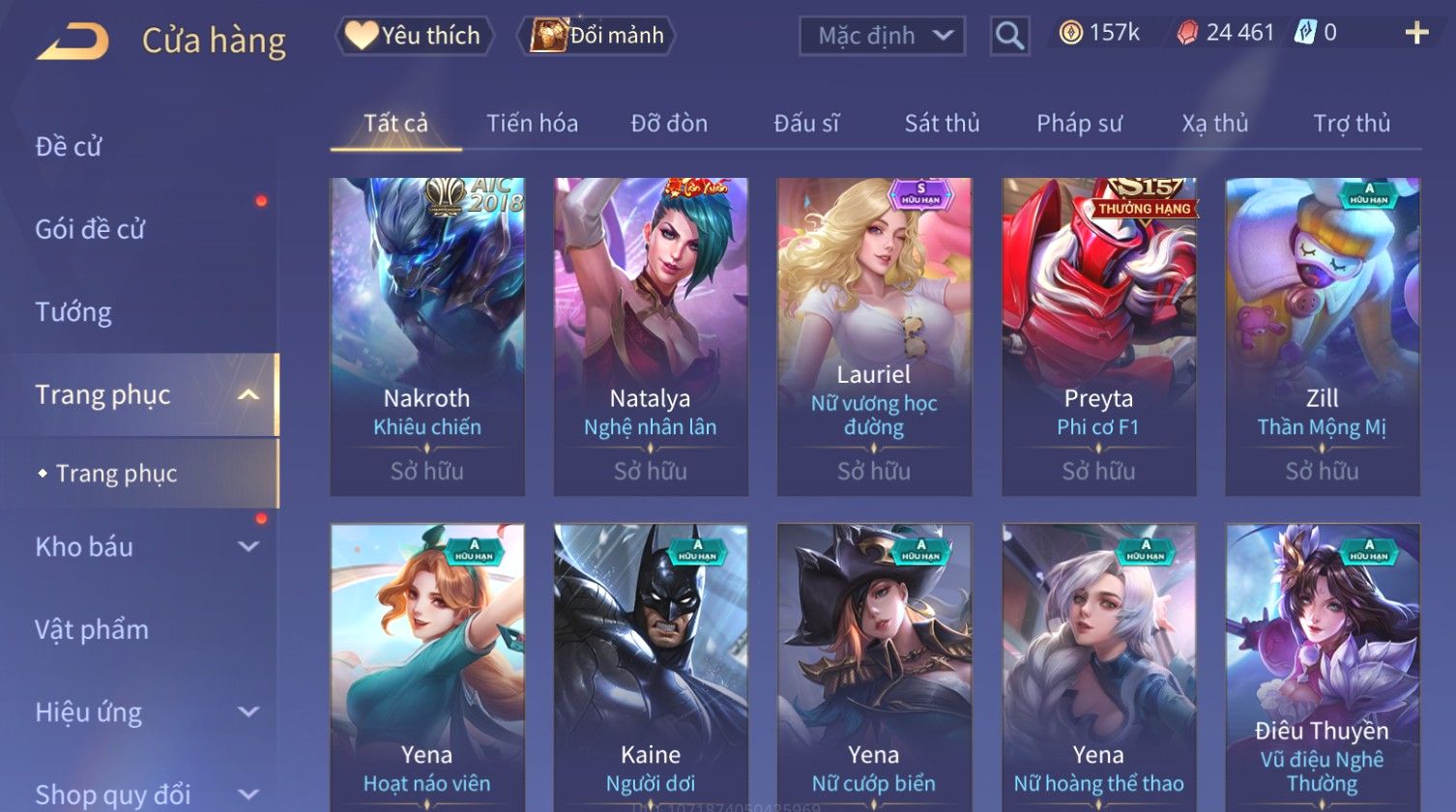Add currency with the plus button

(1416, 33)
